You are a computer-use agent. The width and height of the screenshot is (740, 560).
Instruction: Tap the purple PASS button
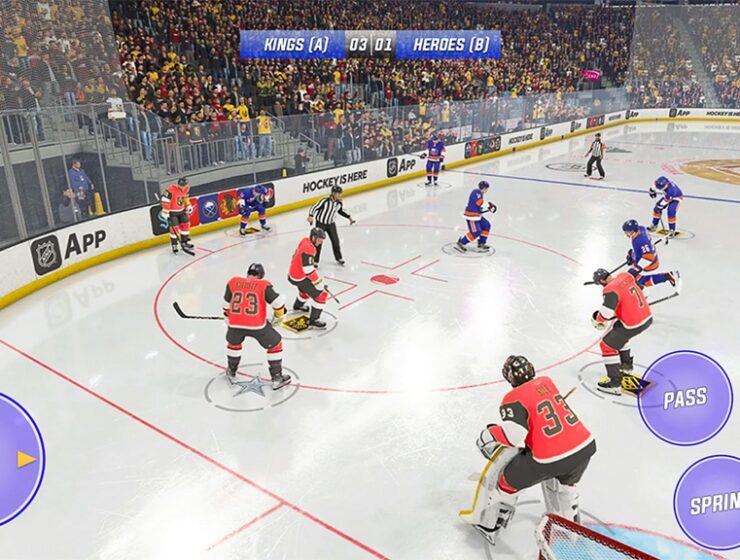point(685,397)
